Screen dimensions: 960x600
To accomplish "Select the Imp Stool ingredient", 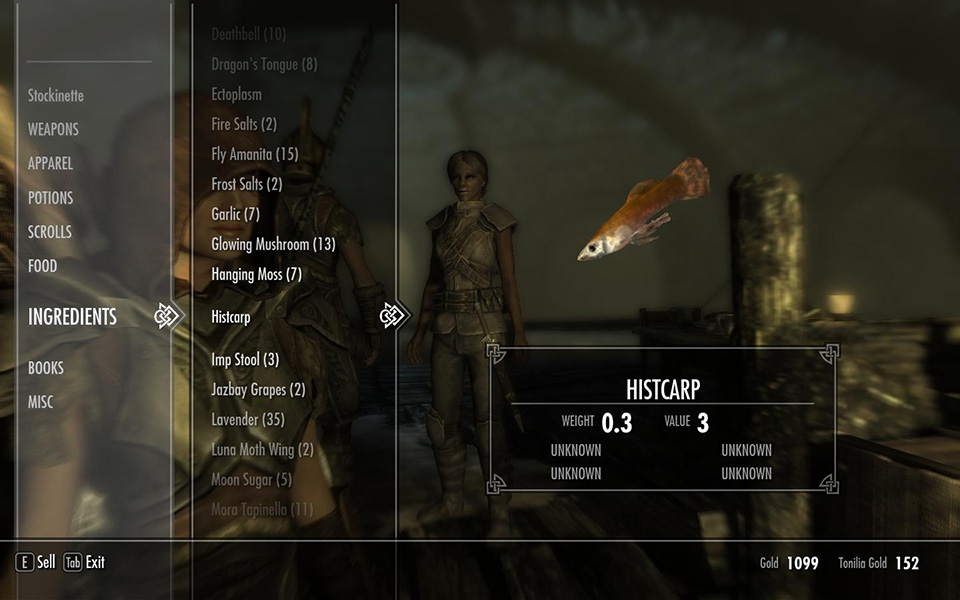I will click(x=245, y=359).
